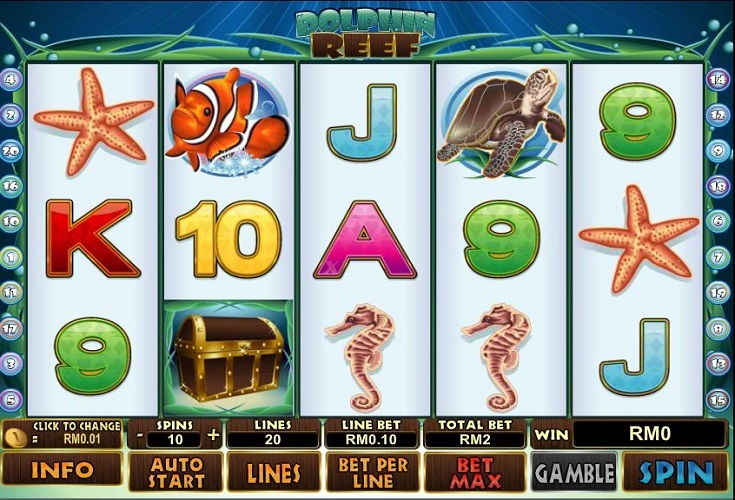Pick payline bubble number 17
The height and width of the screenshot is (500, 735).
(11, 328)
